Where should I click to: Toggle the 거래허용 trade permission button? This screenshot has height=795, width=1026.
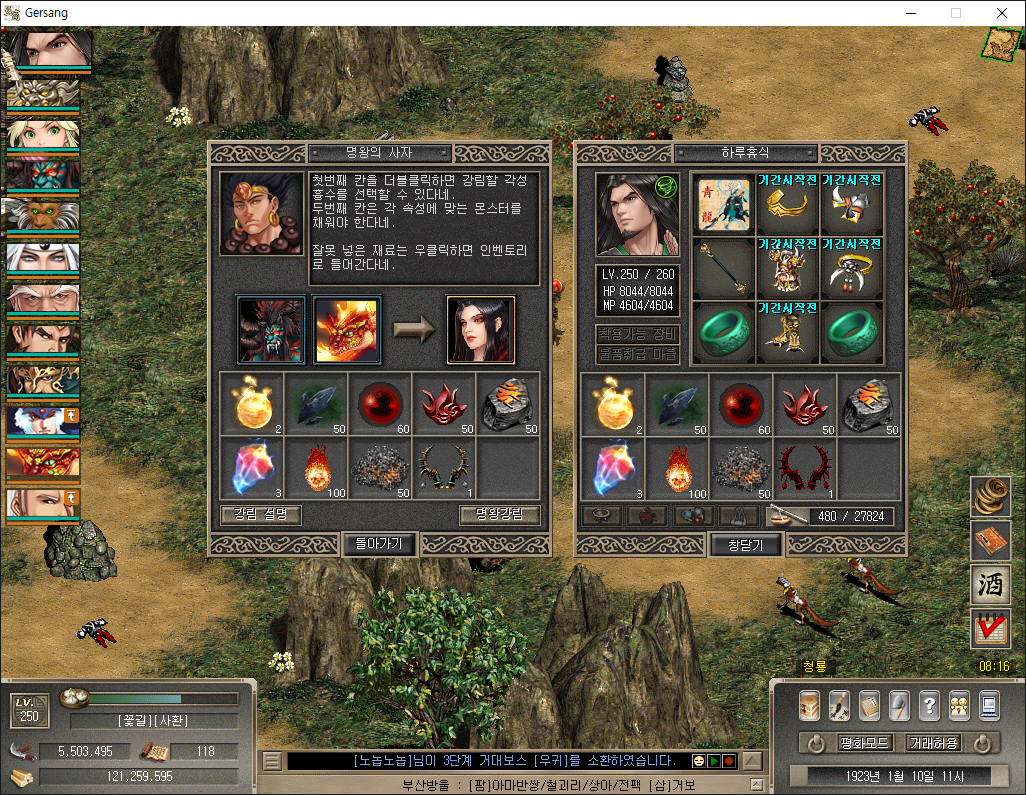pos(933,743)
